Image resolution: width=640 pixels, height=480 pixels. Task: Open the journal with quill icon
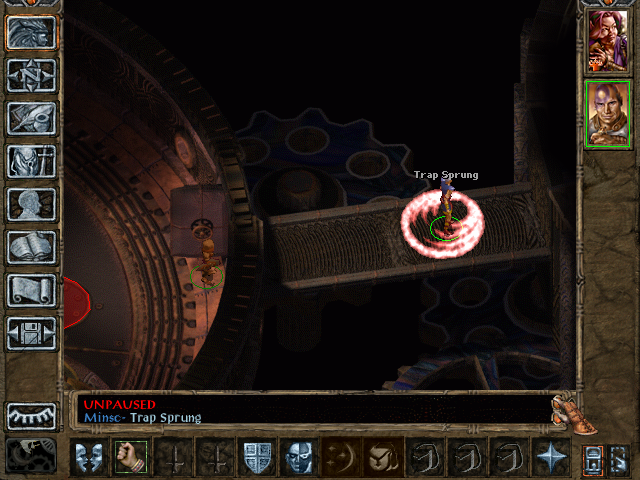point(31,118)
